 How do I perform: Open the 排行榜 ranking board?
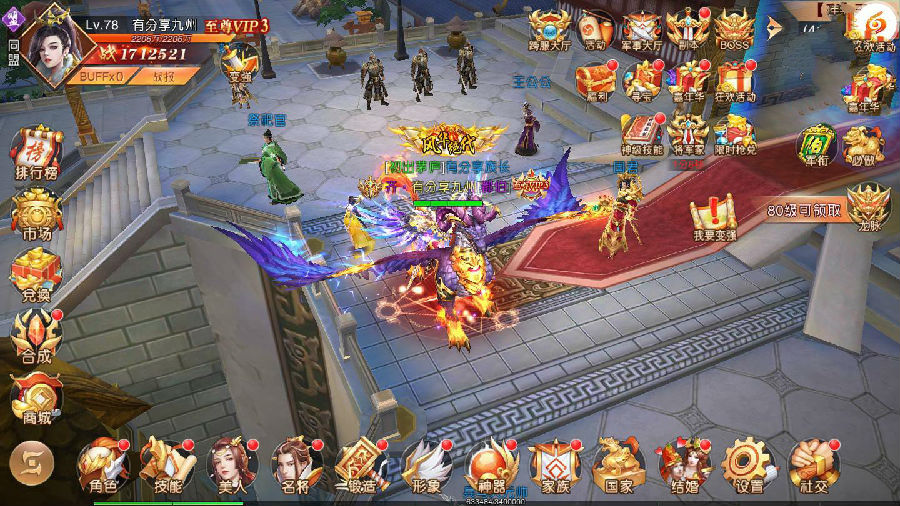[x=36, y=155]
